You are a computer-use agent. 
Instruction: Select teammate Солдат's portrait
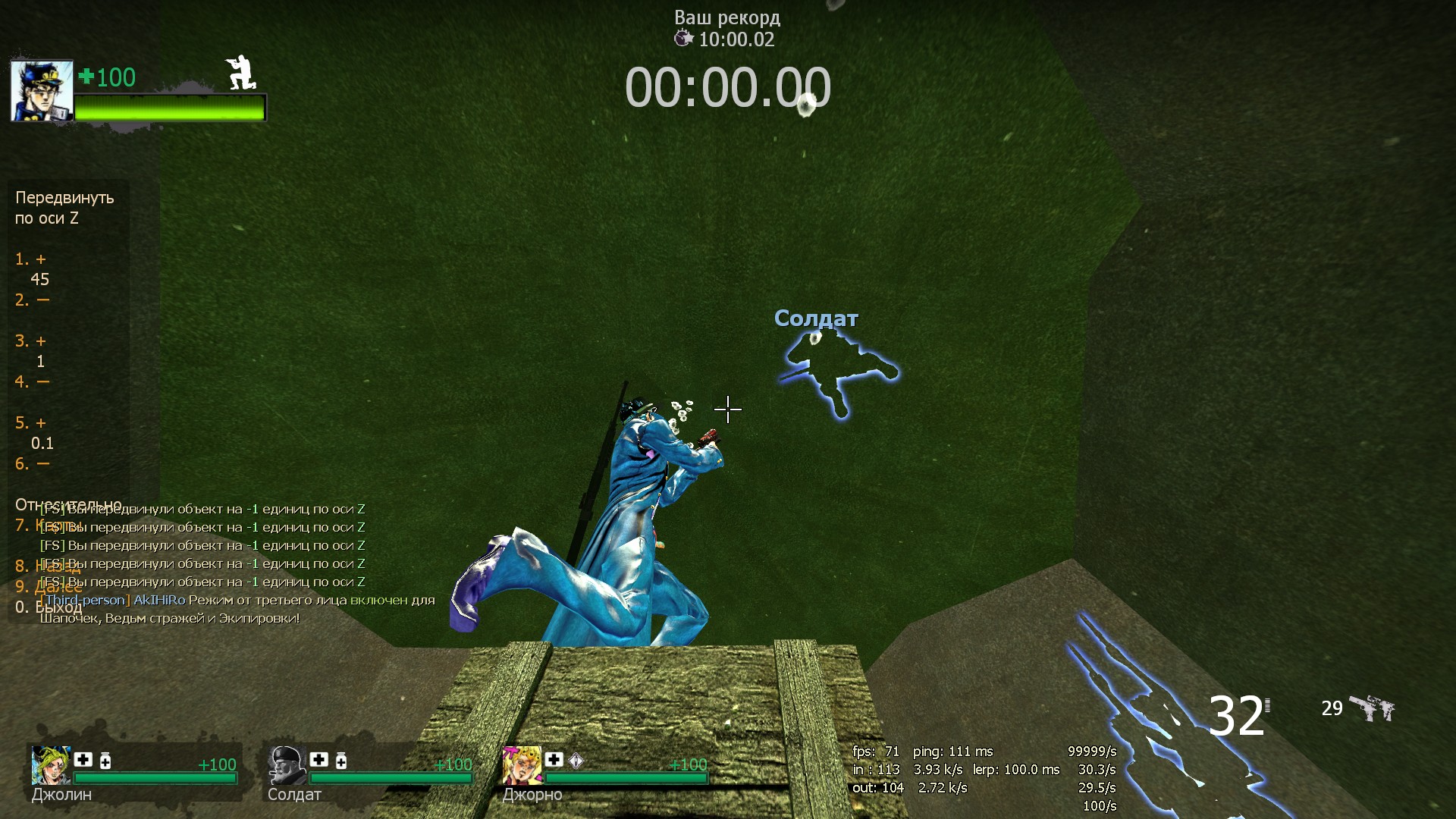pyautogui.click(x=287, y=764)
